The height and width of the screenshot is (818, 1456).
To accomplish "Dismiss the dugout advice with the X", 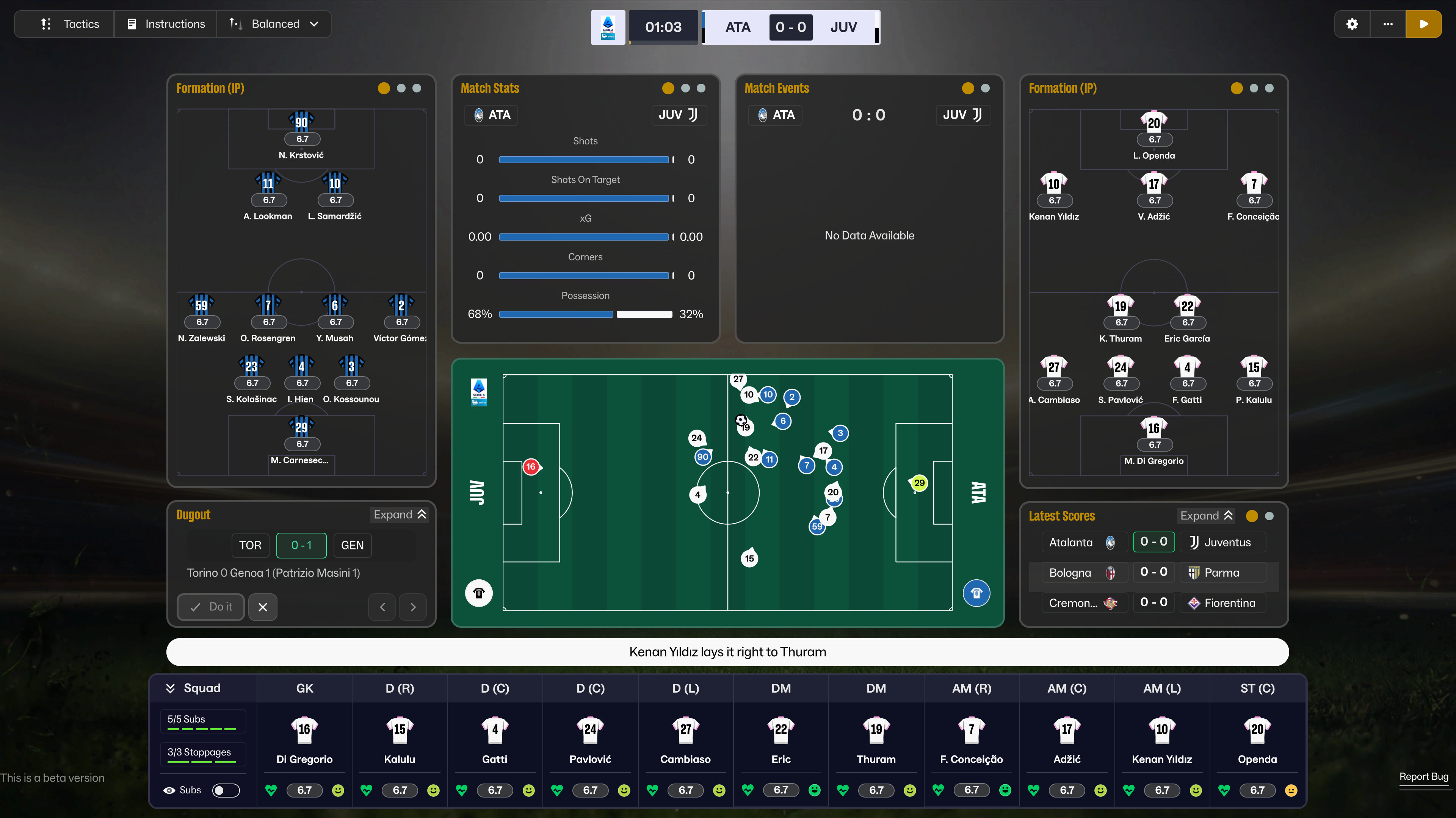I will 263,607.
